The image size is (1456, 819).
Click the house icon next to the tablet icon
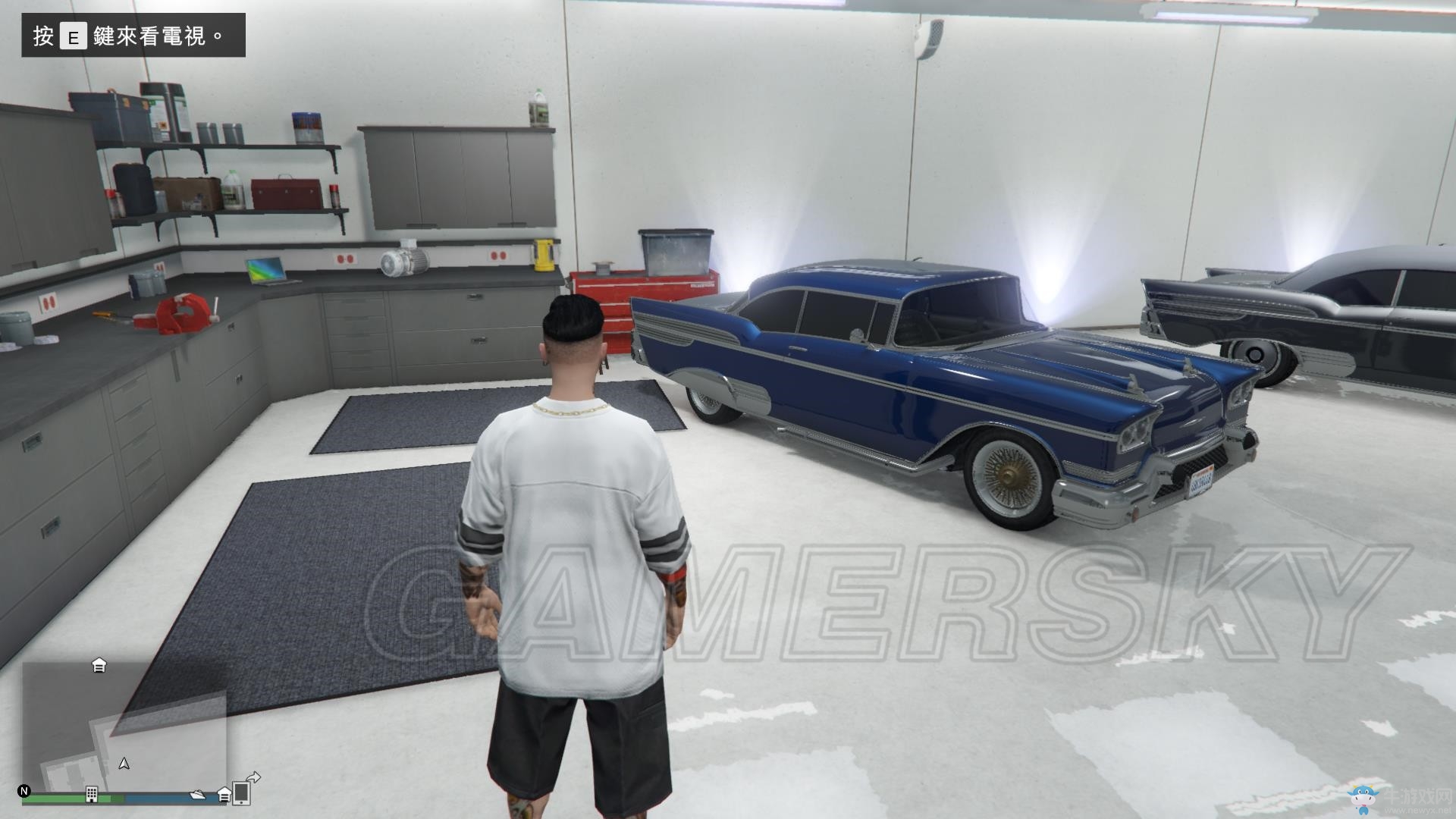224,794
